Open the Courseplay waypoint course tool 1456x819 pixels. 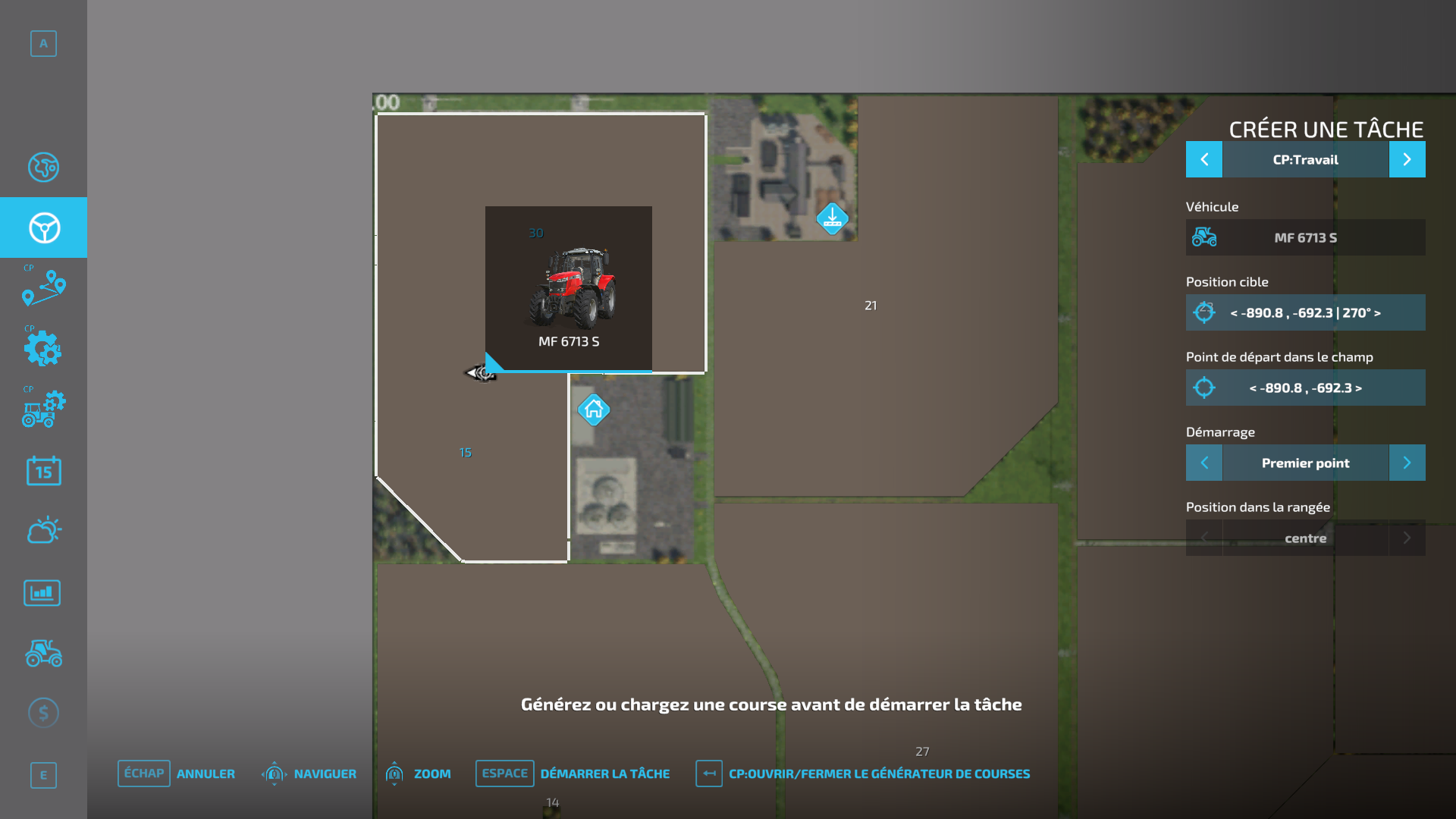(x=43, y=289)
